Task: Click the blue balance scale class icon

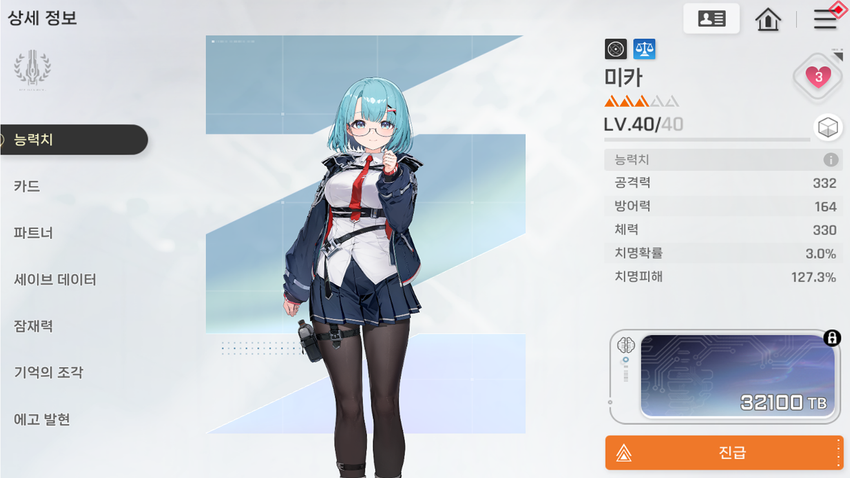Action: click(x=645, y=48)
